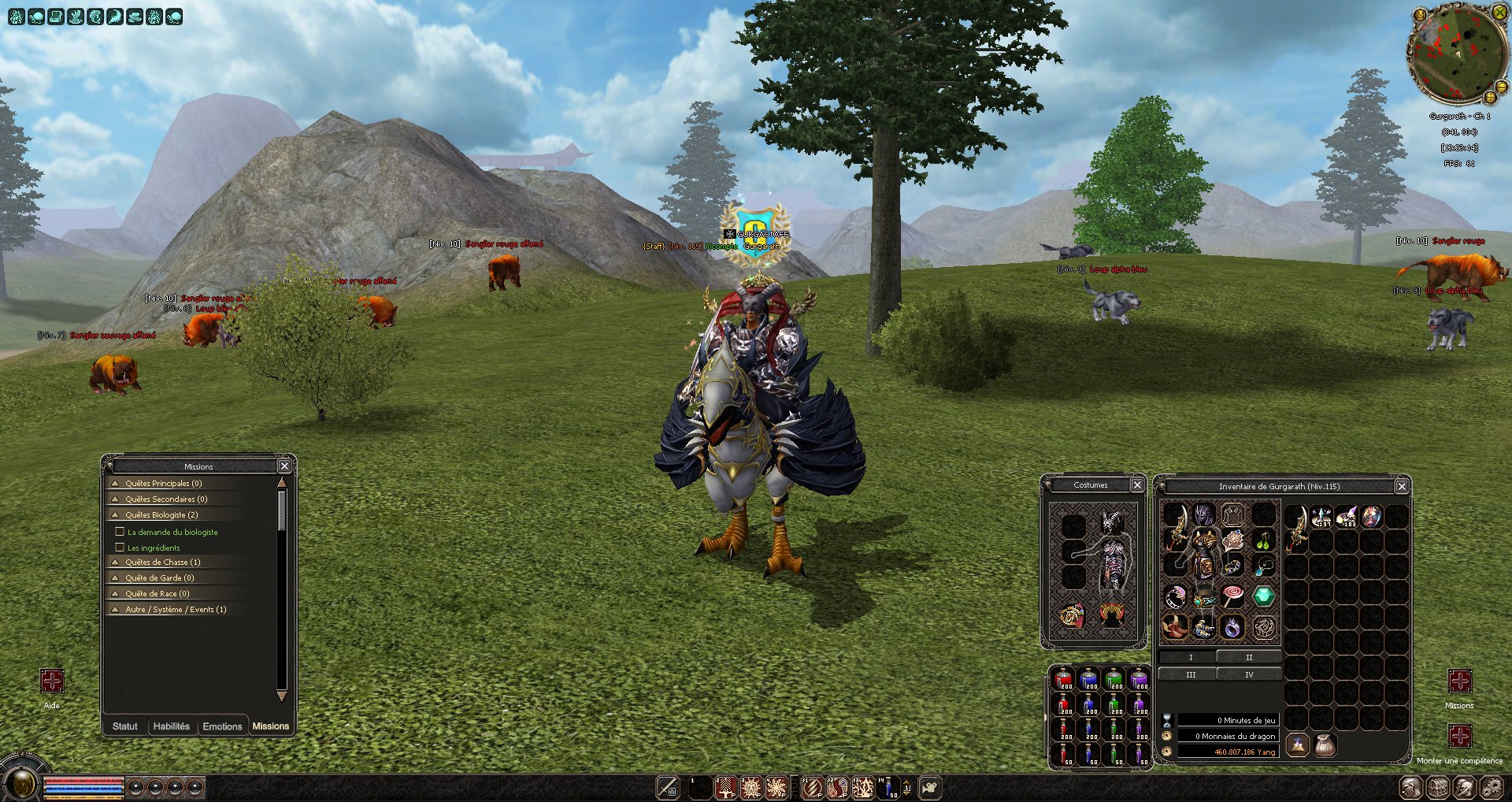Image resolution: width=1512 pixels, height=802 pixels.
Task: Check the 'Les ingrédients' quest checkbox
Action: (120, 547)
